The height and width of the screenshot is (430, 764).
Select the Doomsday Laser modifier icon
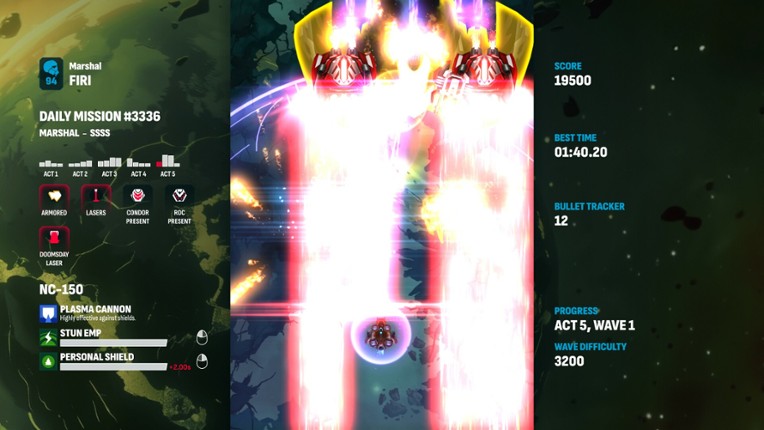(x=54, y=239)
